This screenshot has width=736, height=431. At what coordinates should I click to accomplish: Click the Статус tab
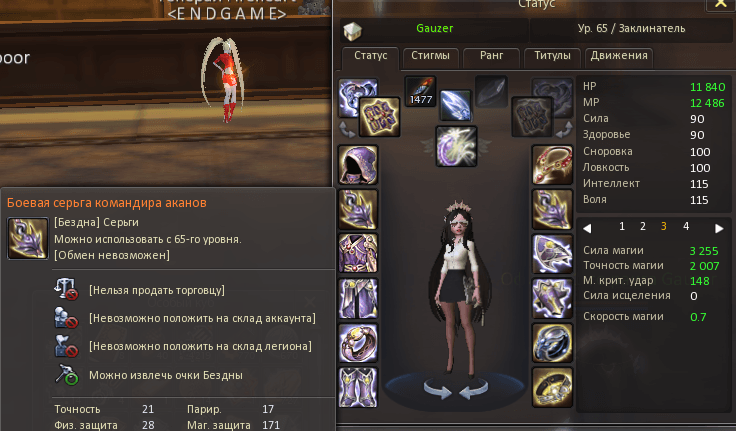click(x=371, y=56)
